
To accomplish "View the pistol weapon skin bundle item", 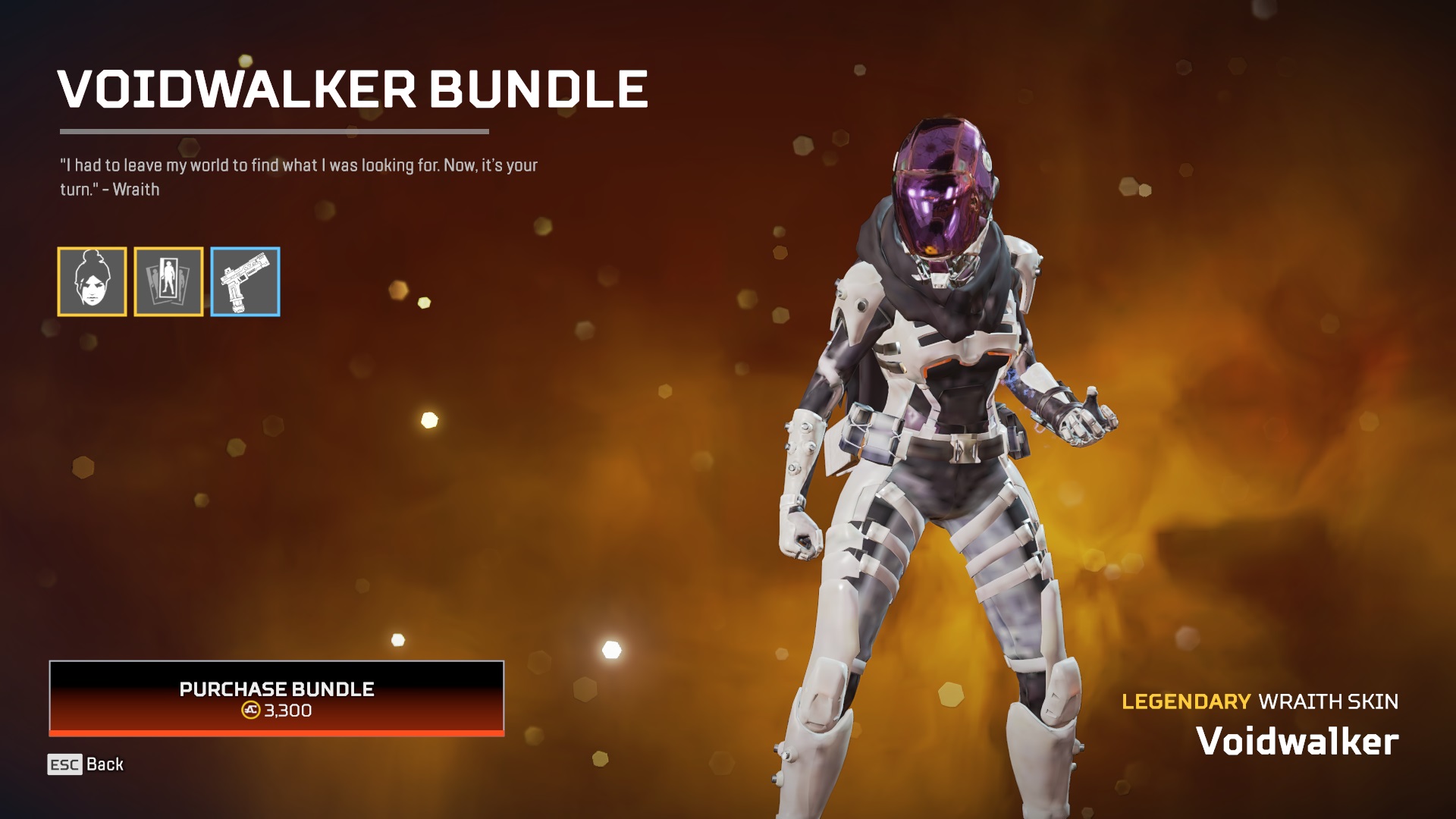I will coord(244,282).
